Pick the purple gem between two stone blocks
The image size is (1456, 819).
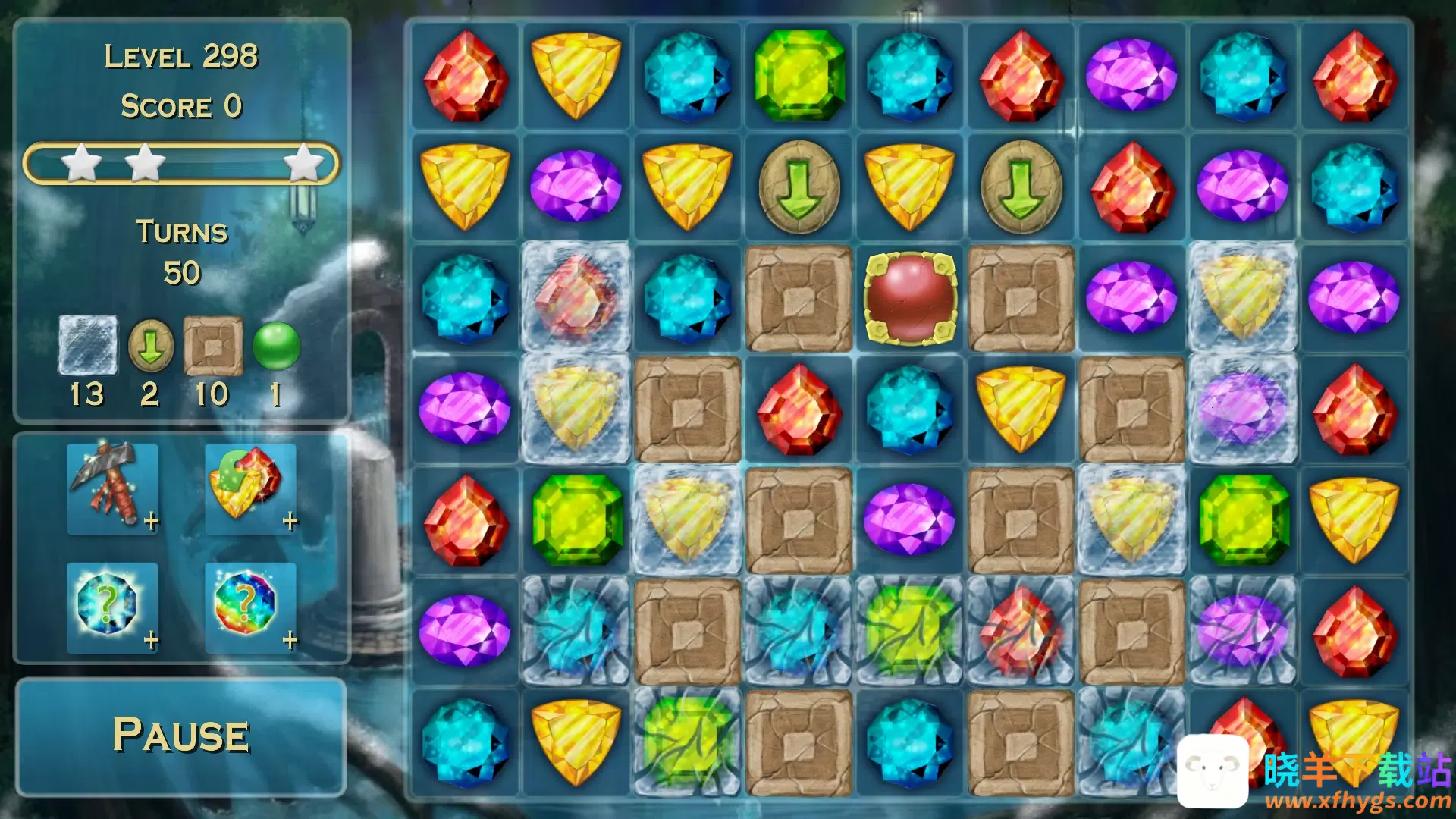coord(910,520)
